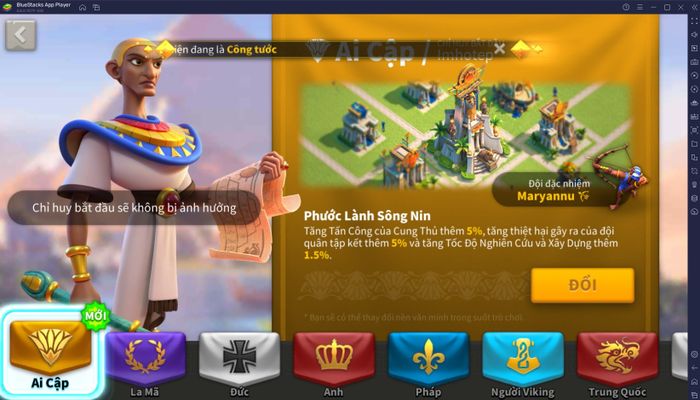Go back using the arrow button
The width and height of the screenshot is (700, 400).
[x=20, y=35]
